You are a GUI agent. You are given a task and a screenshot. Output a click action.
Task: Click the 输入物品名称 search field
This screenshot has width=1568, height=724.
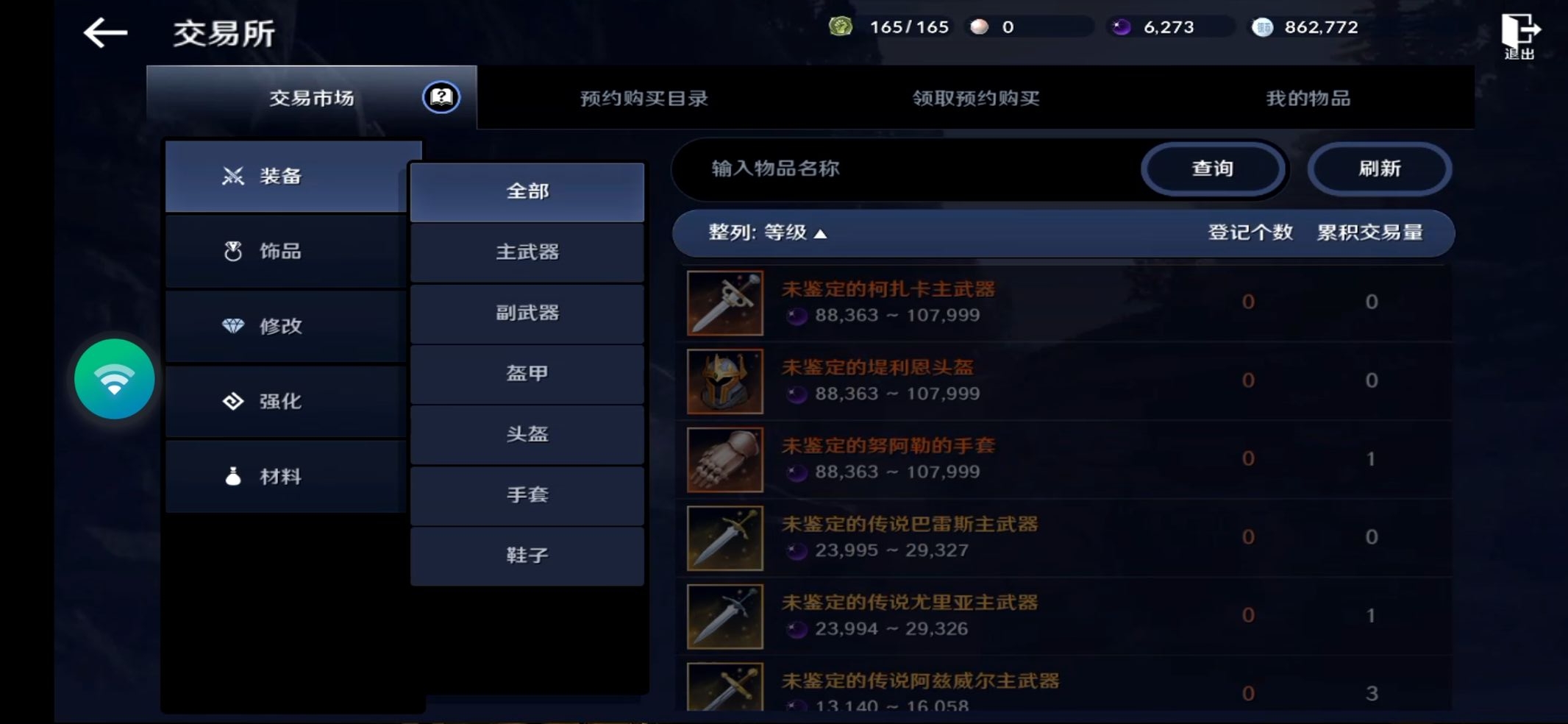tap(846, 168)
